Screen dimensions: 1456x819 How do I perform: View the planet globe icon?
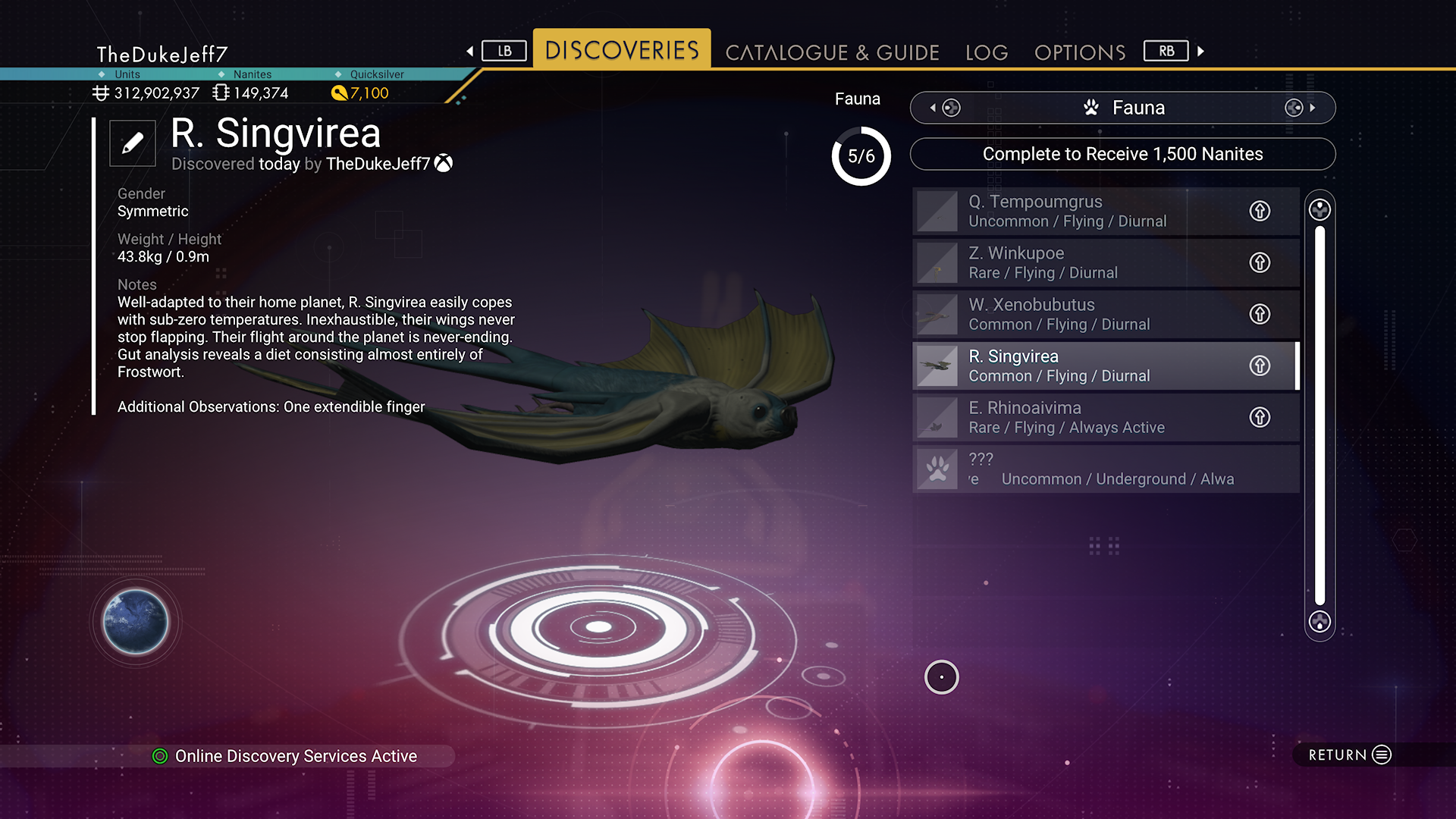point(136,622)
